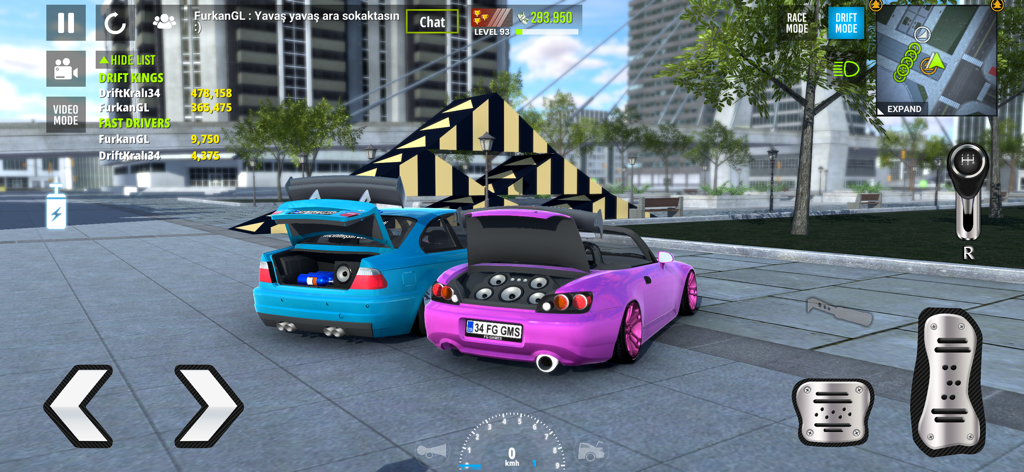Open the players list icon
Image resolution: width=1024 pixels, height=472 pixels.
pyautogui.click(x=163, y=21)
